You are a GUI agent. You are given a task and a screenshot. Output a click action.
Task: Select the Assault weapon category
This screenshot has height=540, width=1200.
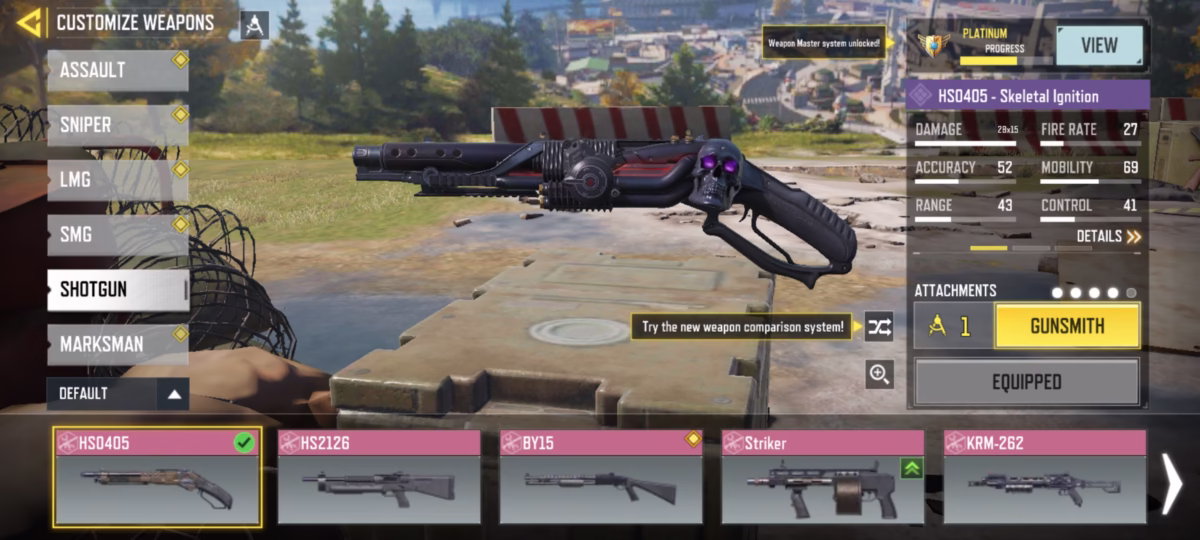coord(117,71)
